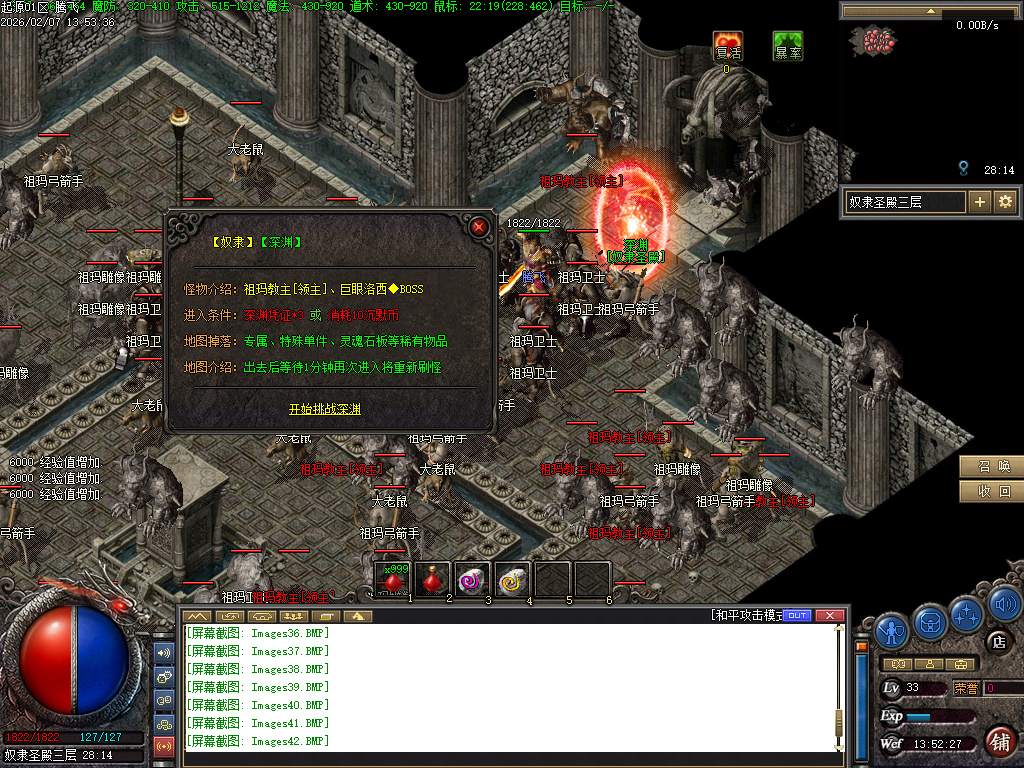Close the chat window with its red X
This screenshot has height=768, width=1024.
point(829,615)
